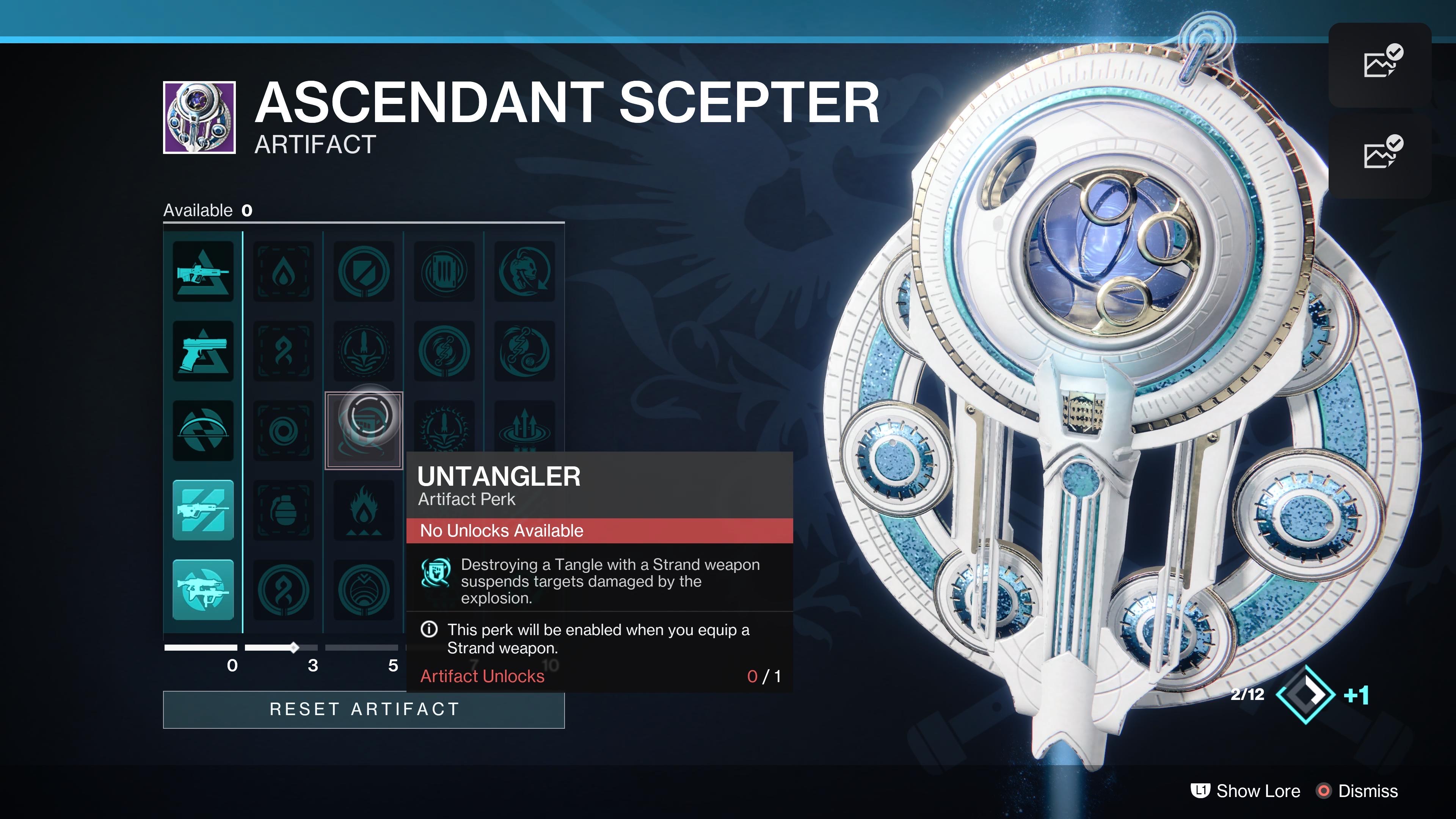Select the rocket-in-circle perk in second row
The width and height of the screenshot is (1456, 819).
[x=364, y=351]
